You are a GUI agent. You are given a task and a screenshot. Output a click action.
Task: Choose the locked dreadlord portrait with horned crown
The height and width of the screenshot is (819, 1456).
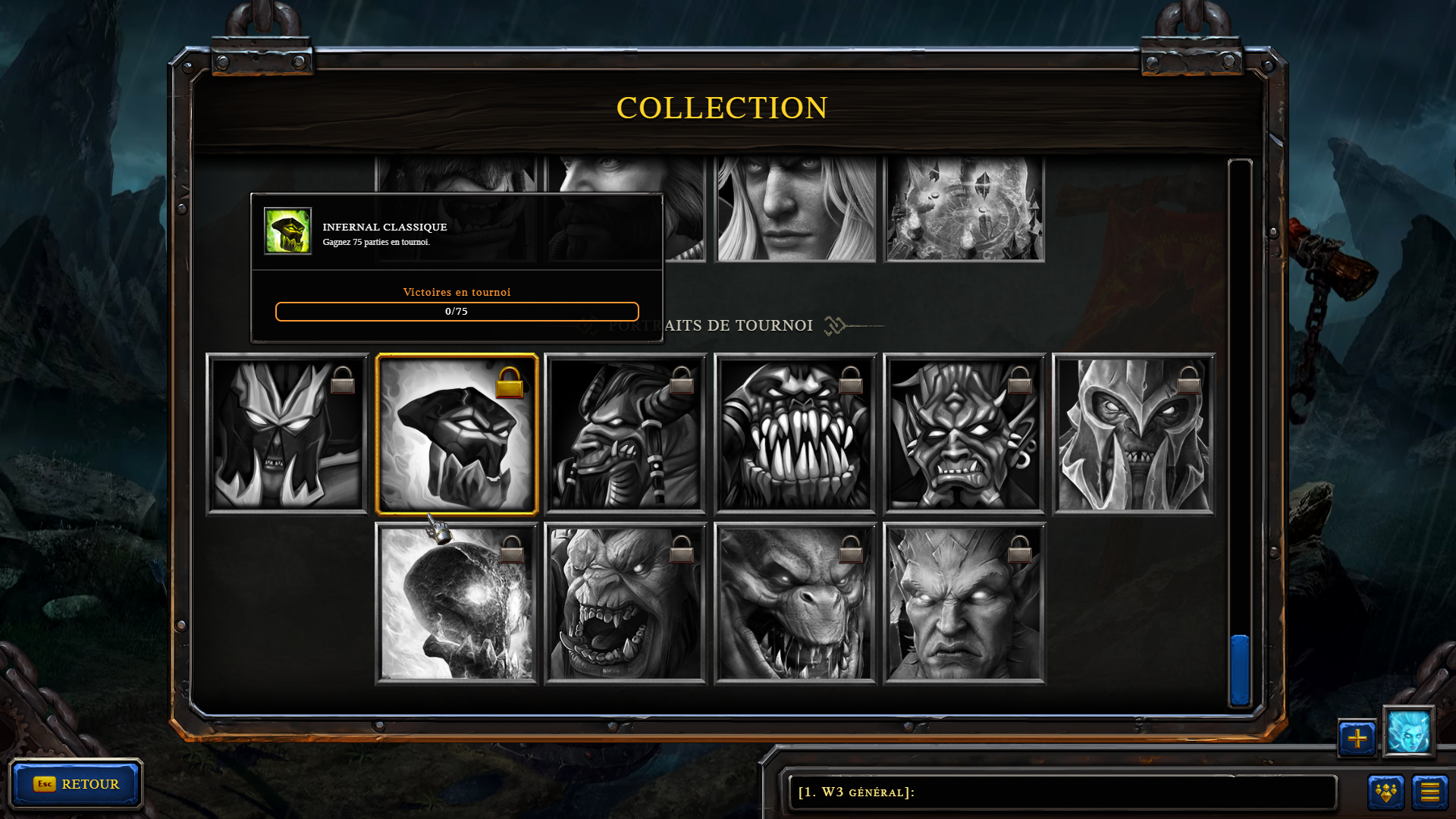tap(287, 435)
